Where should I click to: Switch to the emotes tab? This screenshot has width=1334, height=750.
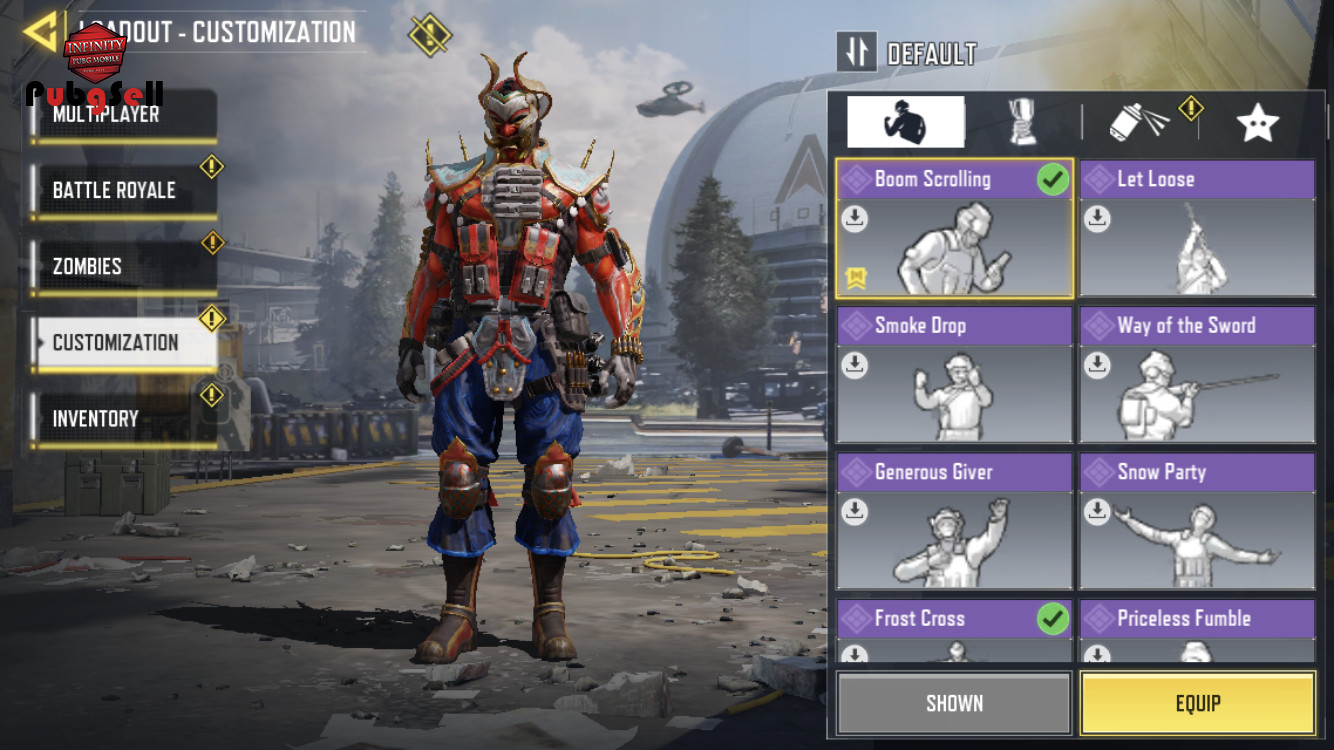905,122
